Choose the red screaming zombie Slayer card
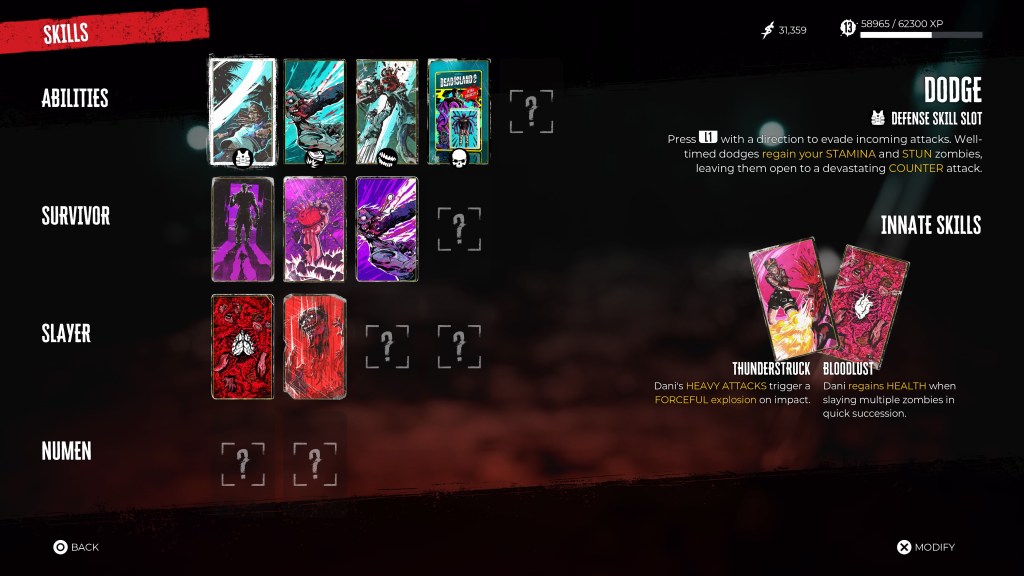 [314, 346]
